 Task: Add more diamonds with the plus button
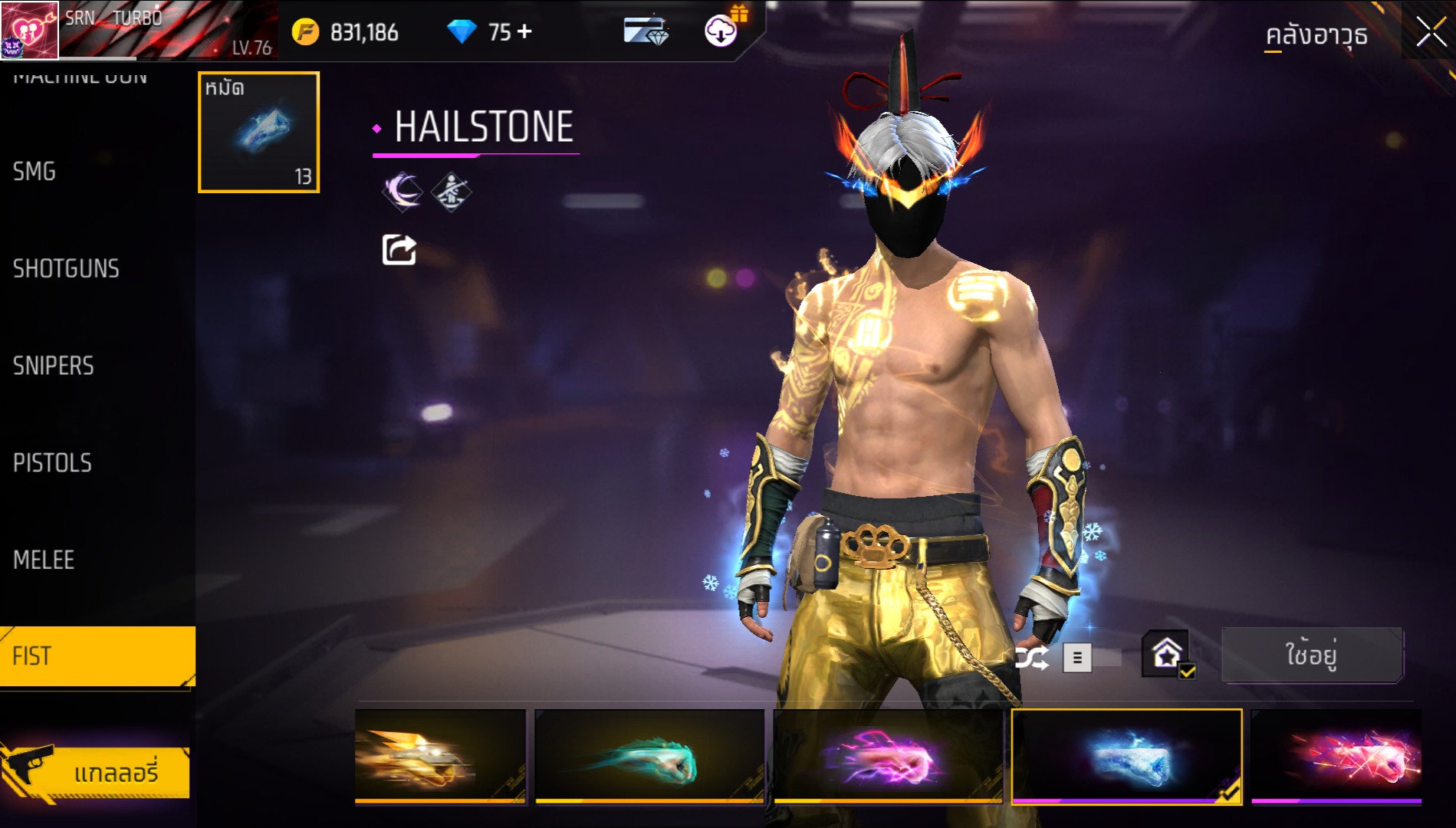tap(524, 31)
